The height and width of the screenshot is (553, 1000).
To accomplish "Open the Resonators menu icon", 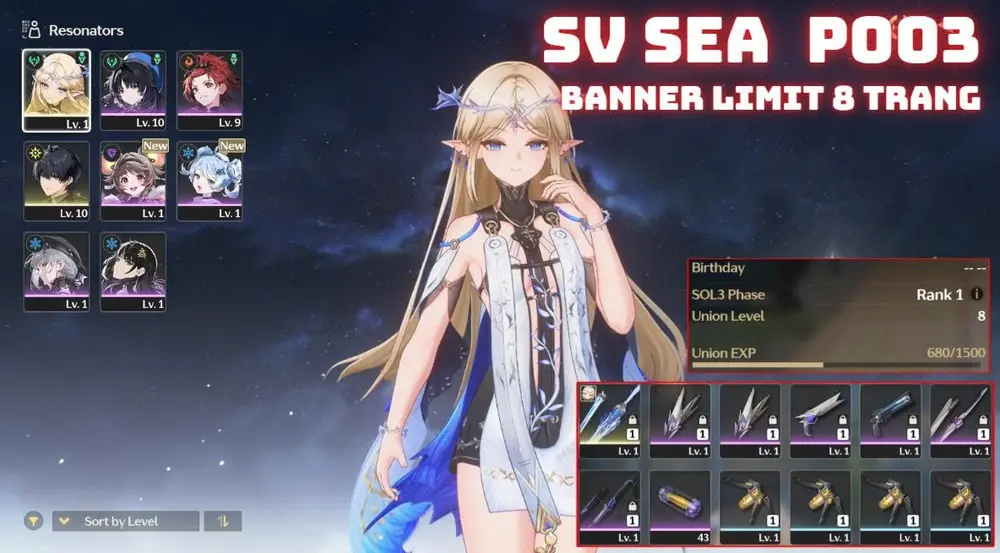I will (32, 30).
